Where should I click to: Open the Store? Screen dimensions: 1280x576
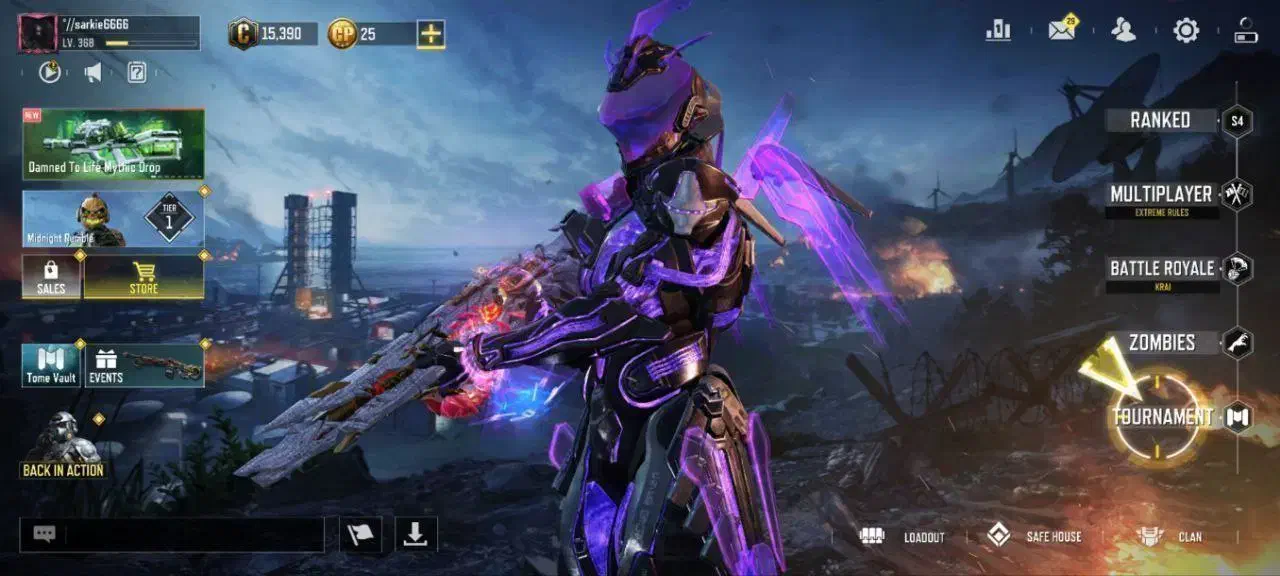[144, 277]
